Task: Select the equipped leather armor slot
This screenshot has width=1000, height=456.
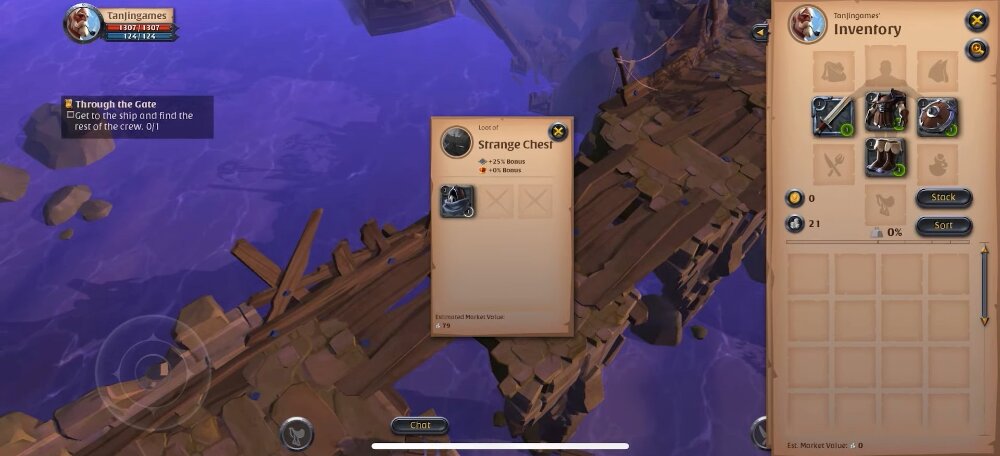Action: [885, 111]
